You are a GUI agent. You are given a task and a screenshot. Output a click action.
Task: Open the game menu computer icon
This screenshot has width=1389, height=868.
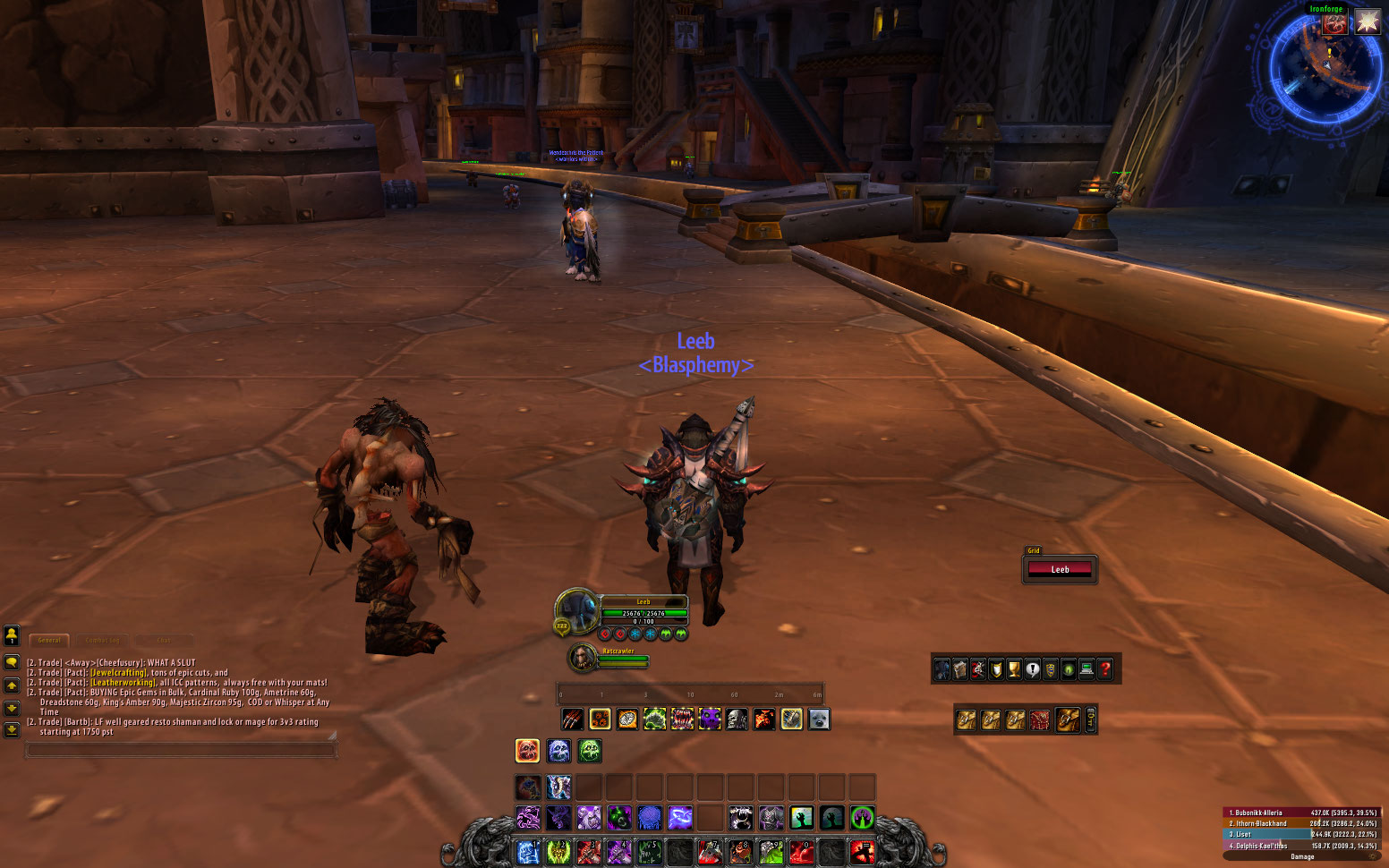(1086, 669)
